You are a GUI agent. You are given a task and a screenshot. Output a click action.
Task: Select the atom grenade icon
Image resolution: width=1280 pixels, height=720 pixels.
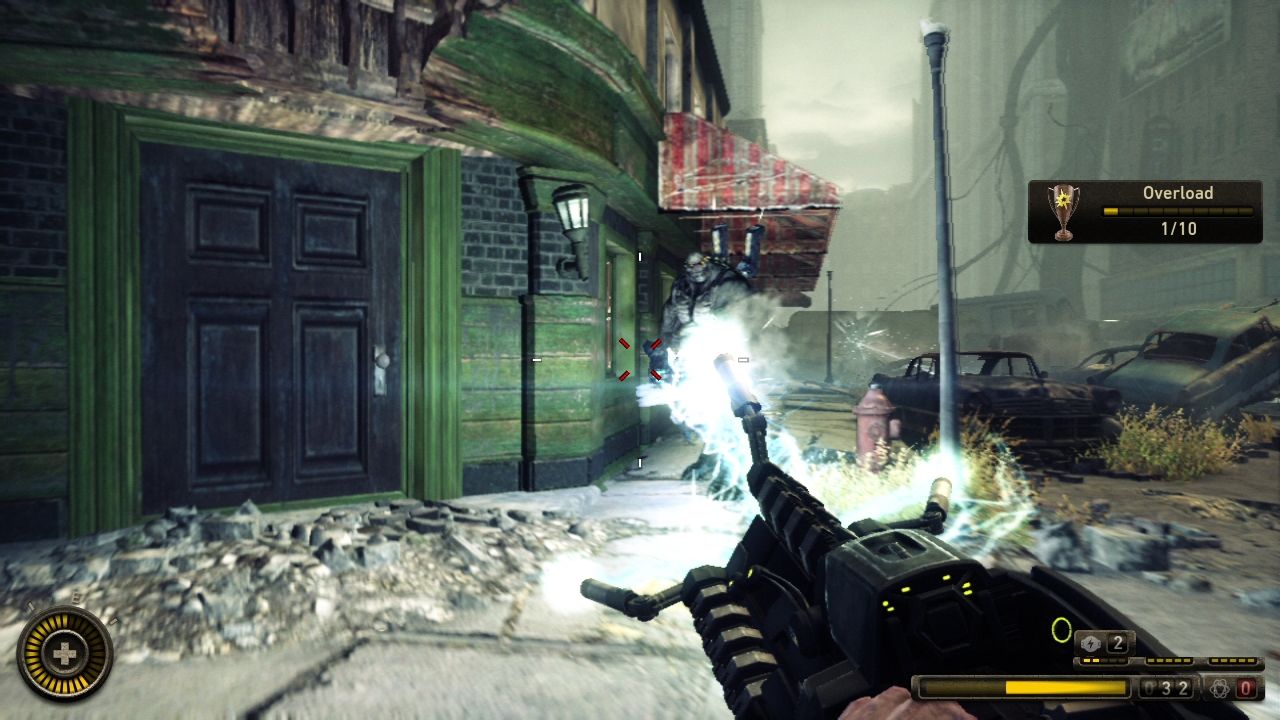coord(1218,689)
